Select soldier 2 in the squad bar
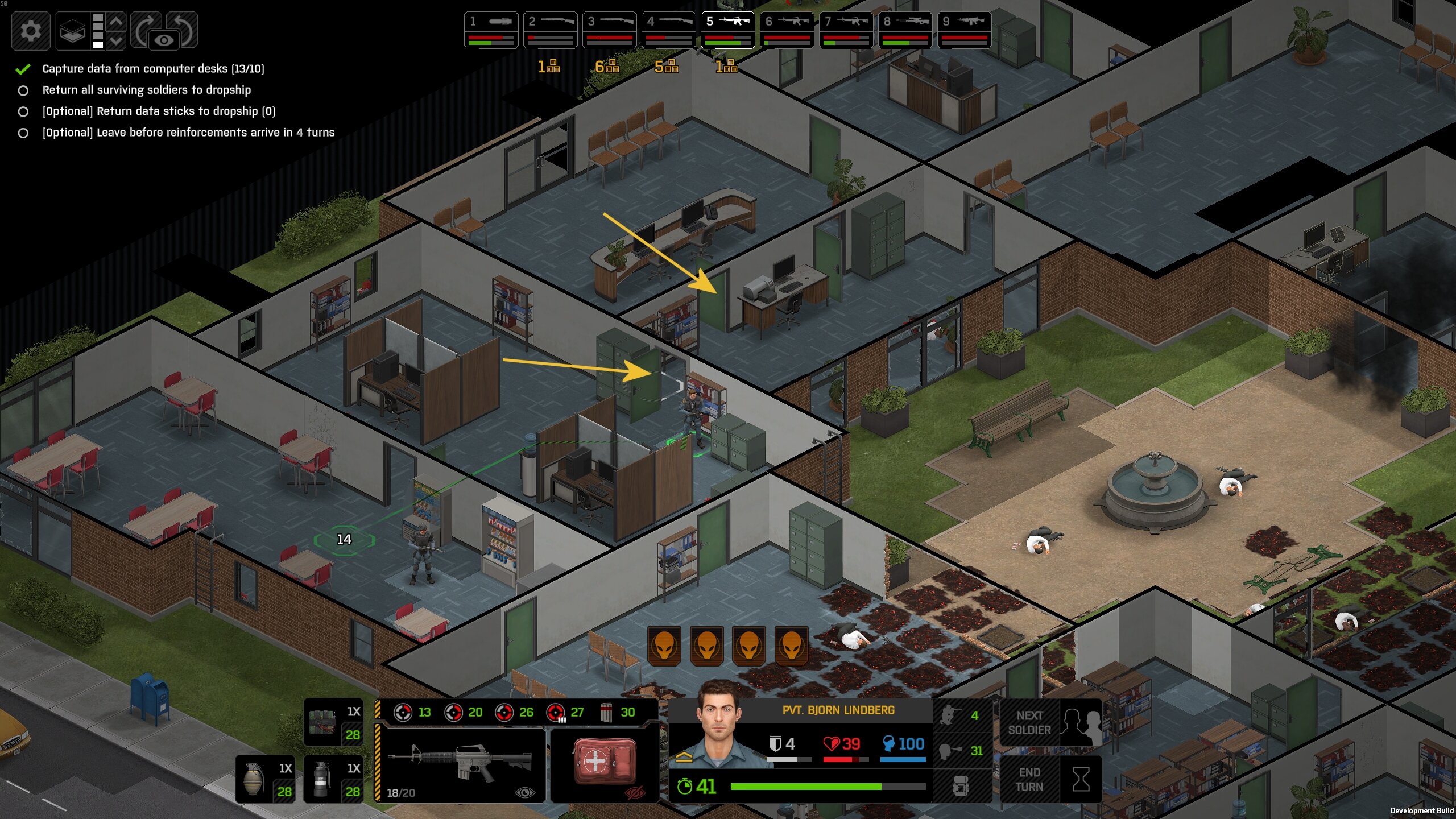This screenshot has height=819, width=1456. pos(551,30)
